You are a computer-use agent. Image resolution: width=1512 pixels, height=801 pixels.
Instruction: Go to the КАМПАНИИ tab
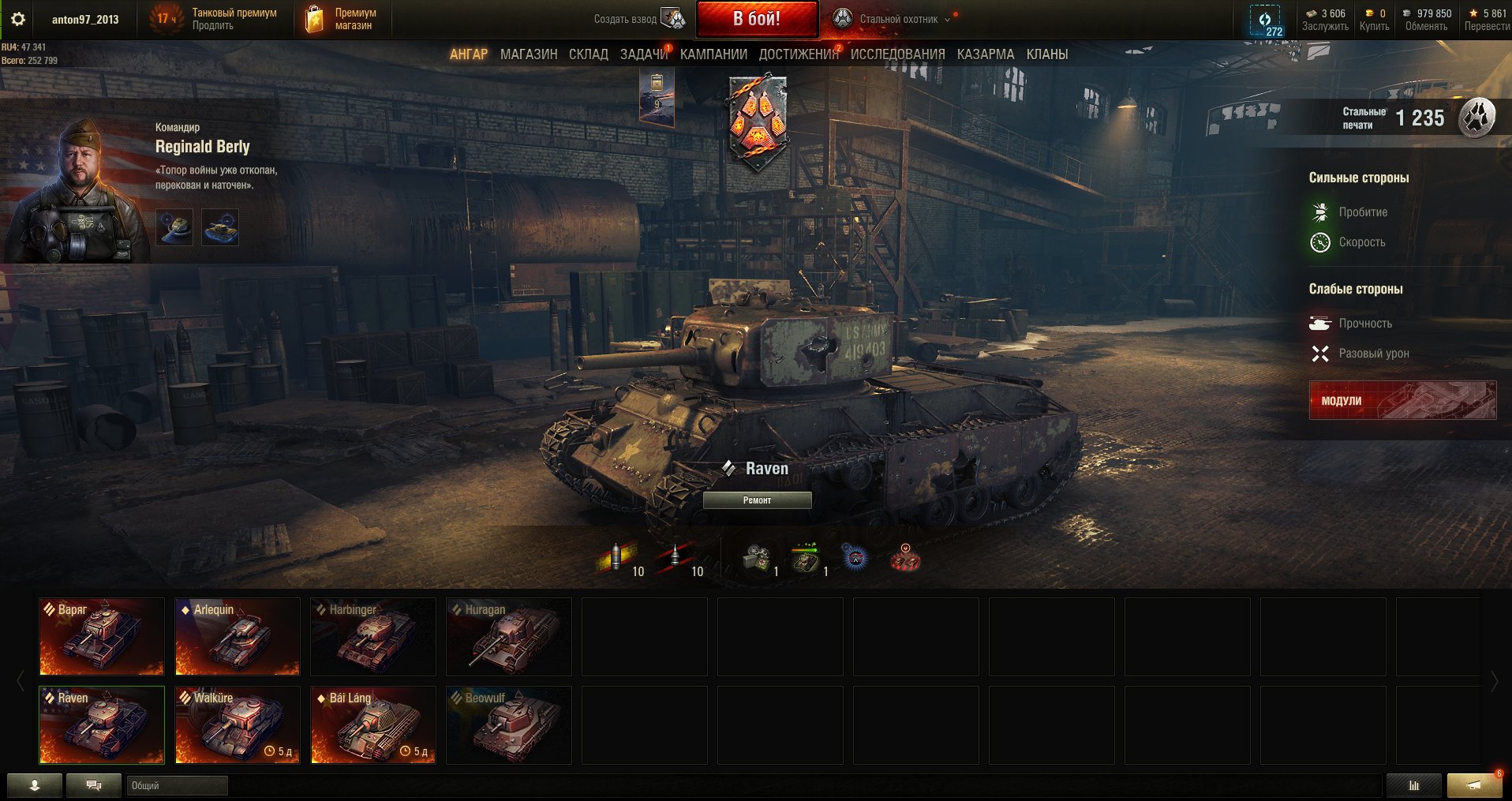click(713, 54)
